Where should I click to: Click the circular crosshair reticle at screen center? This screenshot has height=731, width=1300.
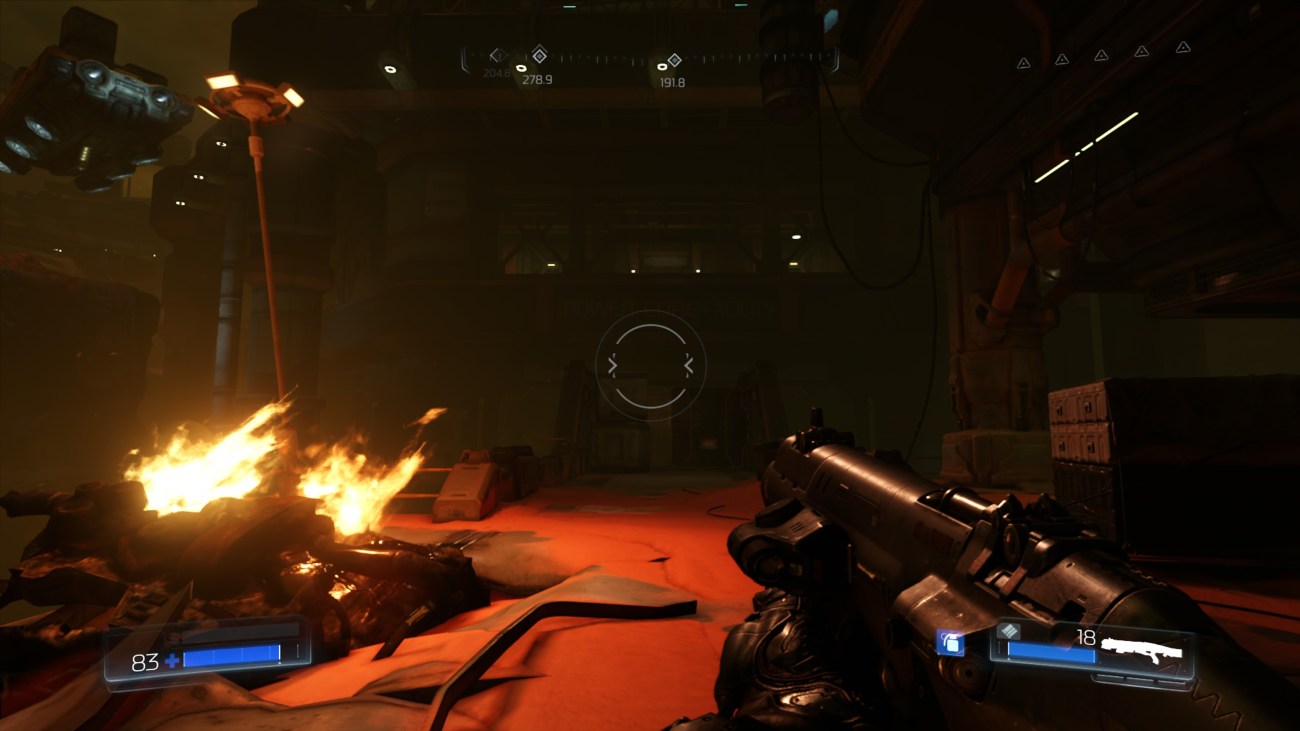[x=650, y=365]
